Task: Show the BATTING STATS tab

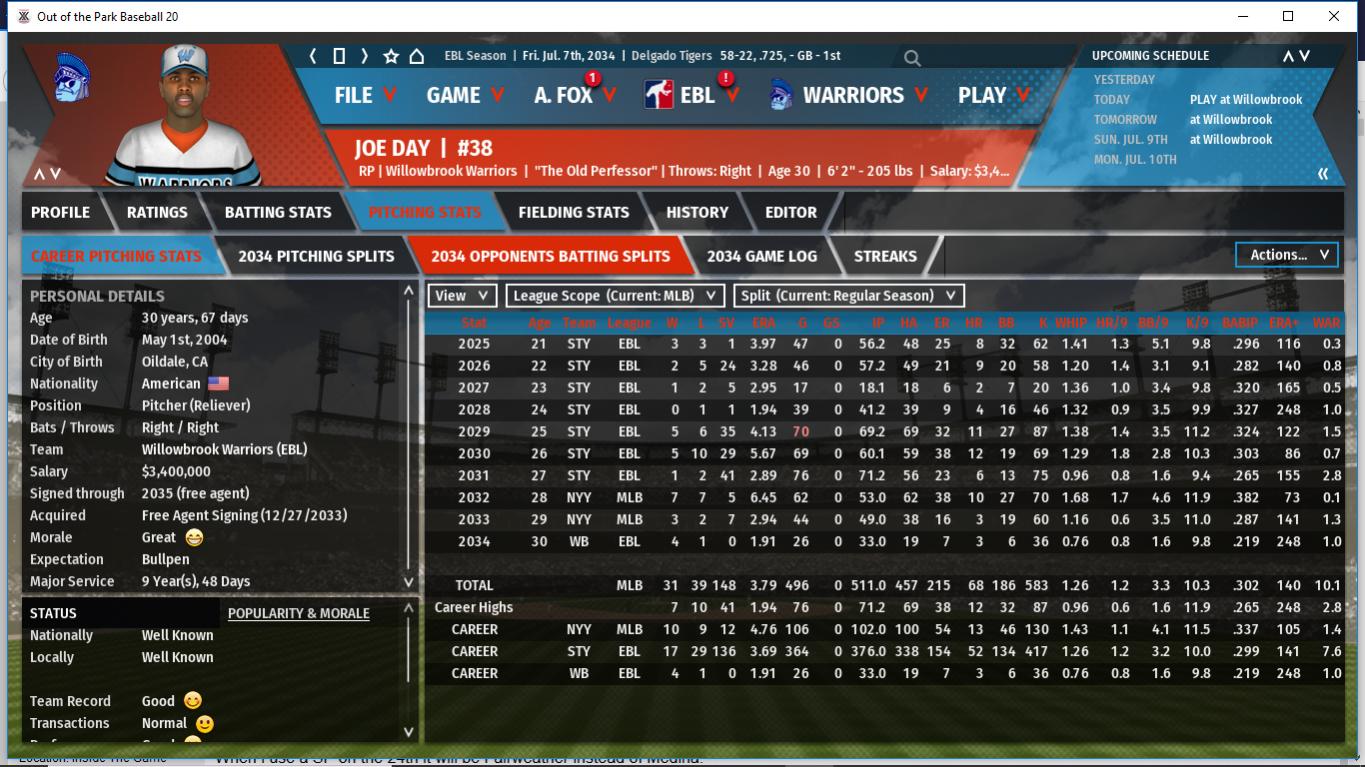Action: (x=278, y=212)
